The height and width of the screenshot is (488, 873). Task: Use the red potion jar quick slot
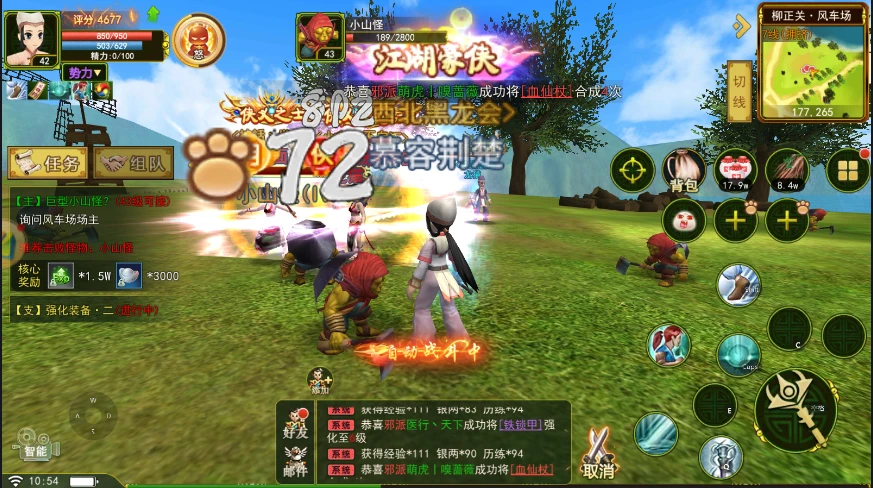click(736, 169)
